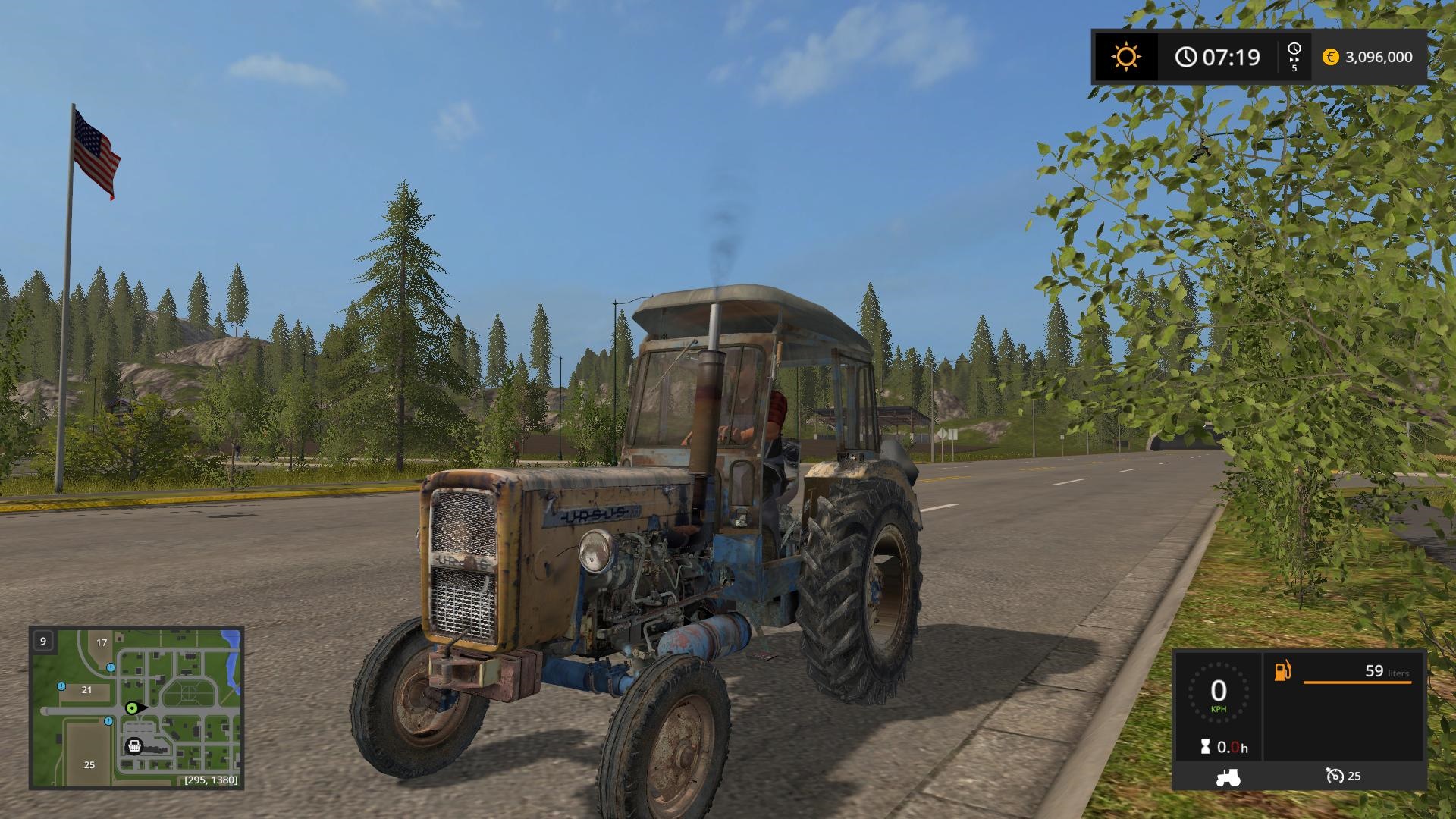
Task: Open the shop basket marker on the minimap
Action: click(x=135, y=746)
